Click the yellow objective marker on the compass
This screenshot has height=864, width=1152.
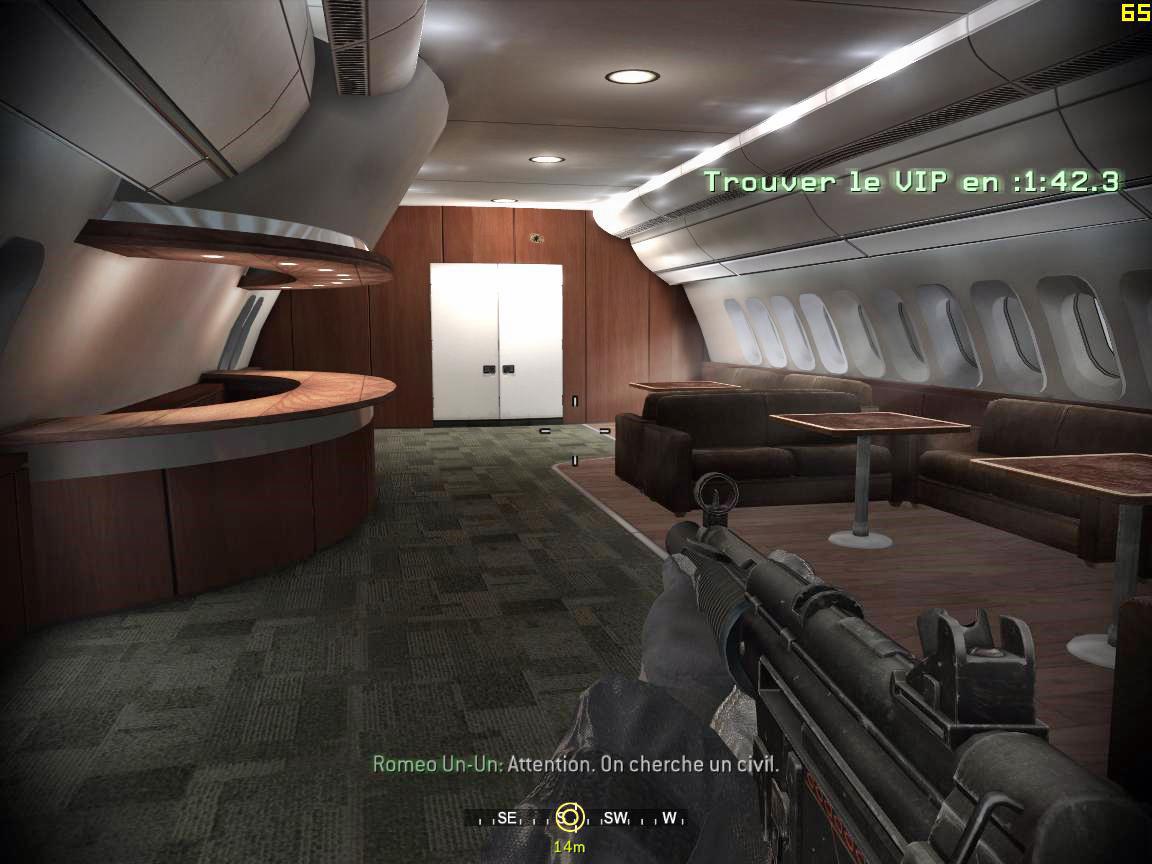click(569, 818)
